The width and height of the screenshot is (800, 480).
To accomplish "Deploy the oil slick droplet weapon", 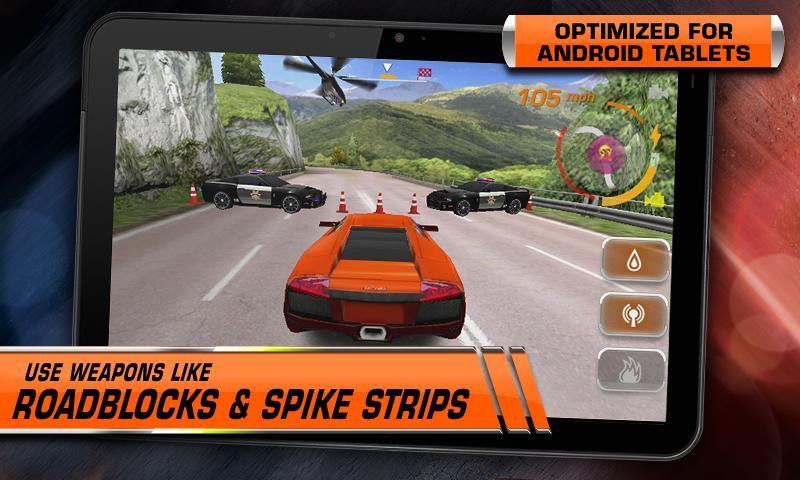I will (x=633, y=263).
